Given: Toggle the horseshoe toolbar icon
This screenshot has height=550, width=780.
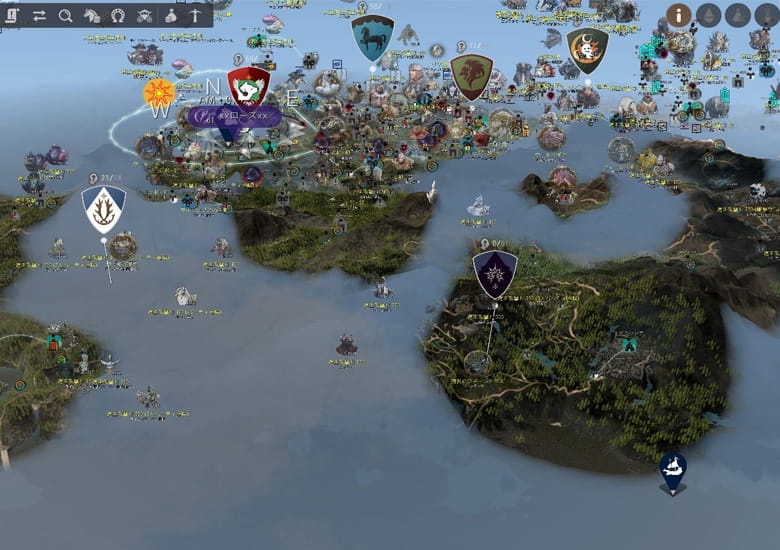Looking at the screenshot, I should pyautogui.click(x=118, y=15).
